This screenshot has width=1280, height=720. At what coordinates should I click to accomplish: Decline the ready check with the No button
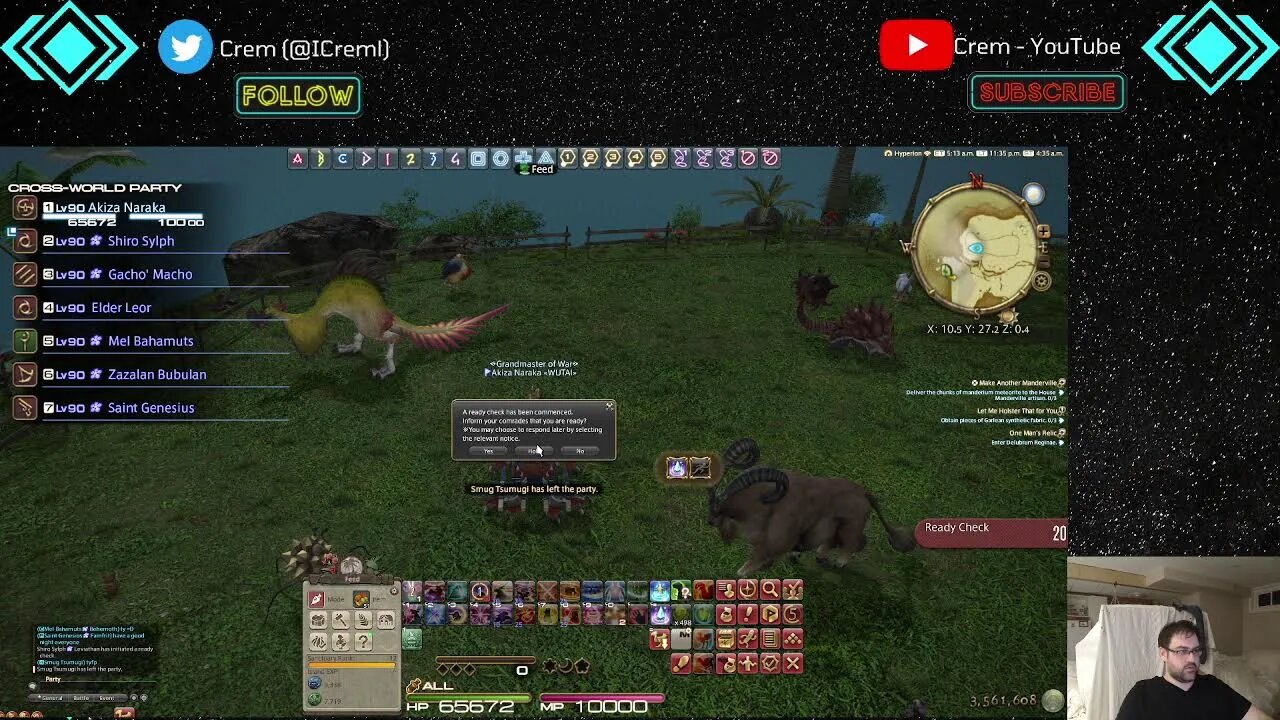pyautogui.click(x=581, y=451)
